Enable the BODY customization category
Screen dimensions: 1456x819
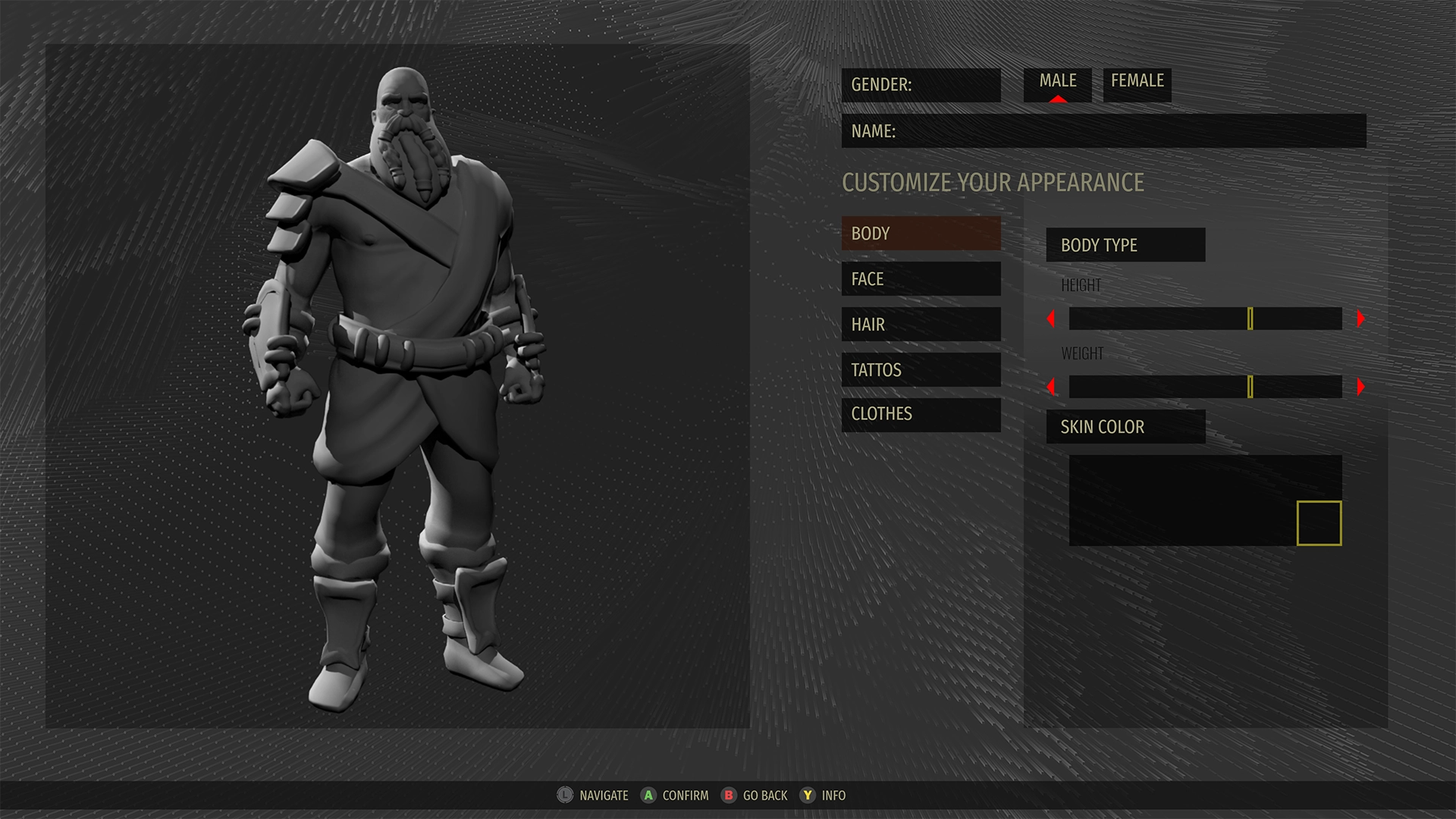(x=921, y=233)
